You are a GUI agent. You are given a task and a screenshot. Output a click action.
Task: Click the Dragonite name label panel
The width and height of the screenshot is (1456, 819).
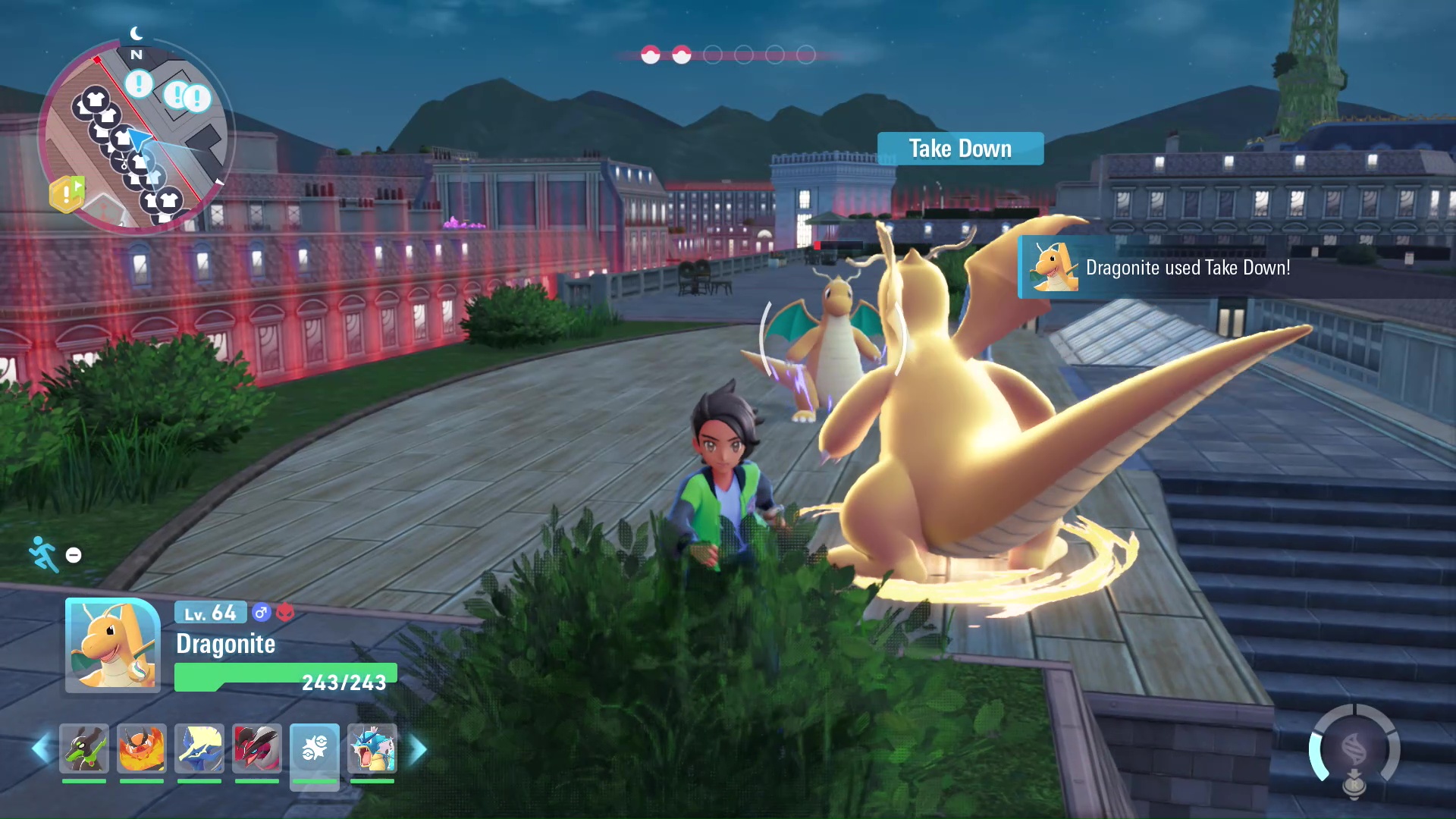[x=225, y=645]
